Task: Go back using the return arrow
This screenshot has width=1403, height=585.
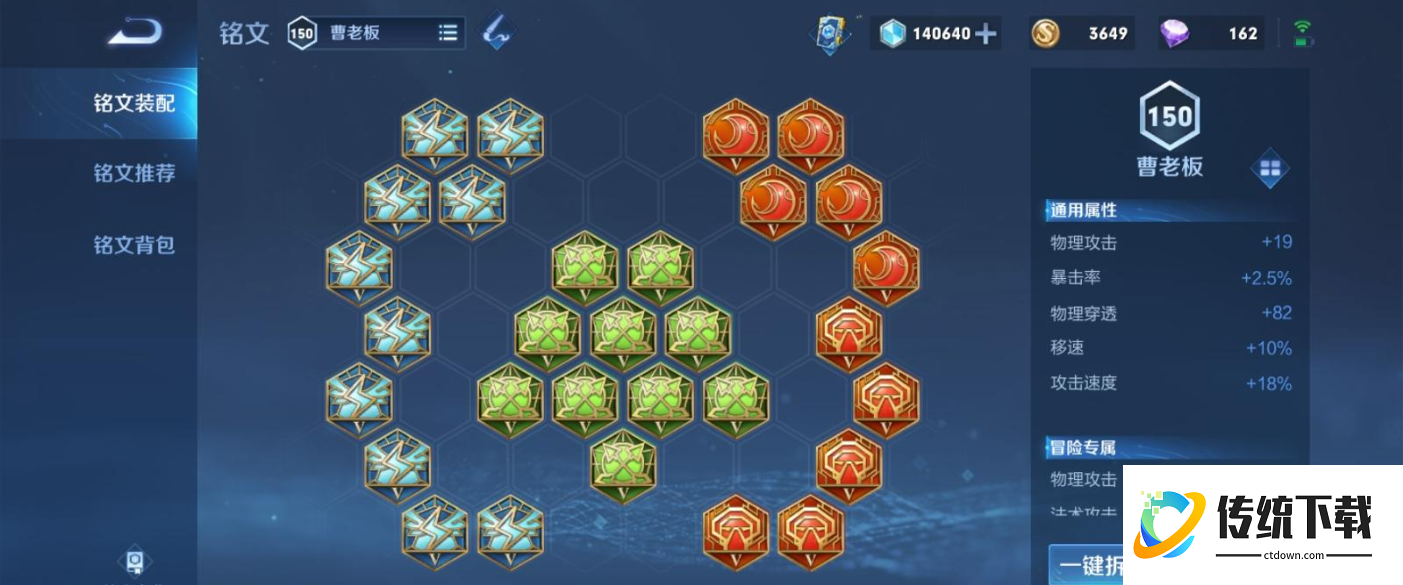Action: (135, 33)
